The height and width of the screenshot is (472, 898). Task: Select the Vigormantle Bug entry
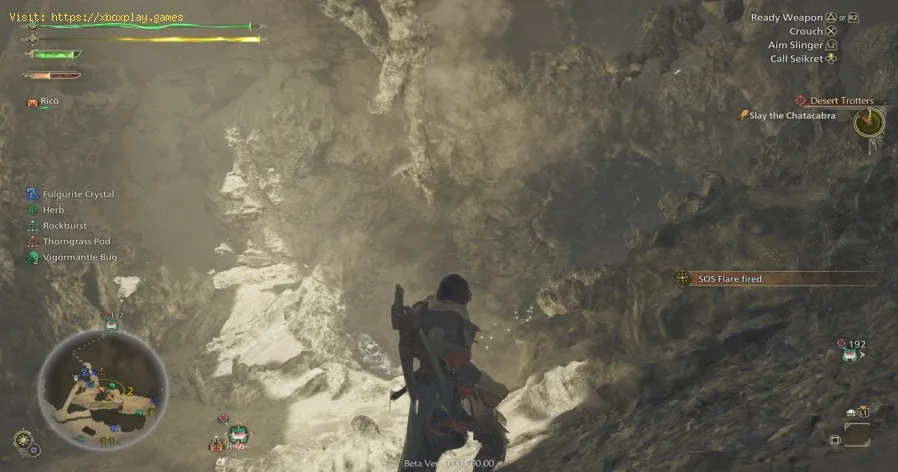79,257
